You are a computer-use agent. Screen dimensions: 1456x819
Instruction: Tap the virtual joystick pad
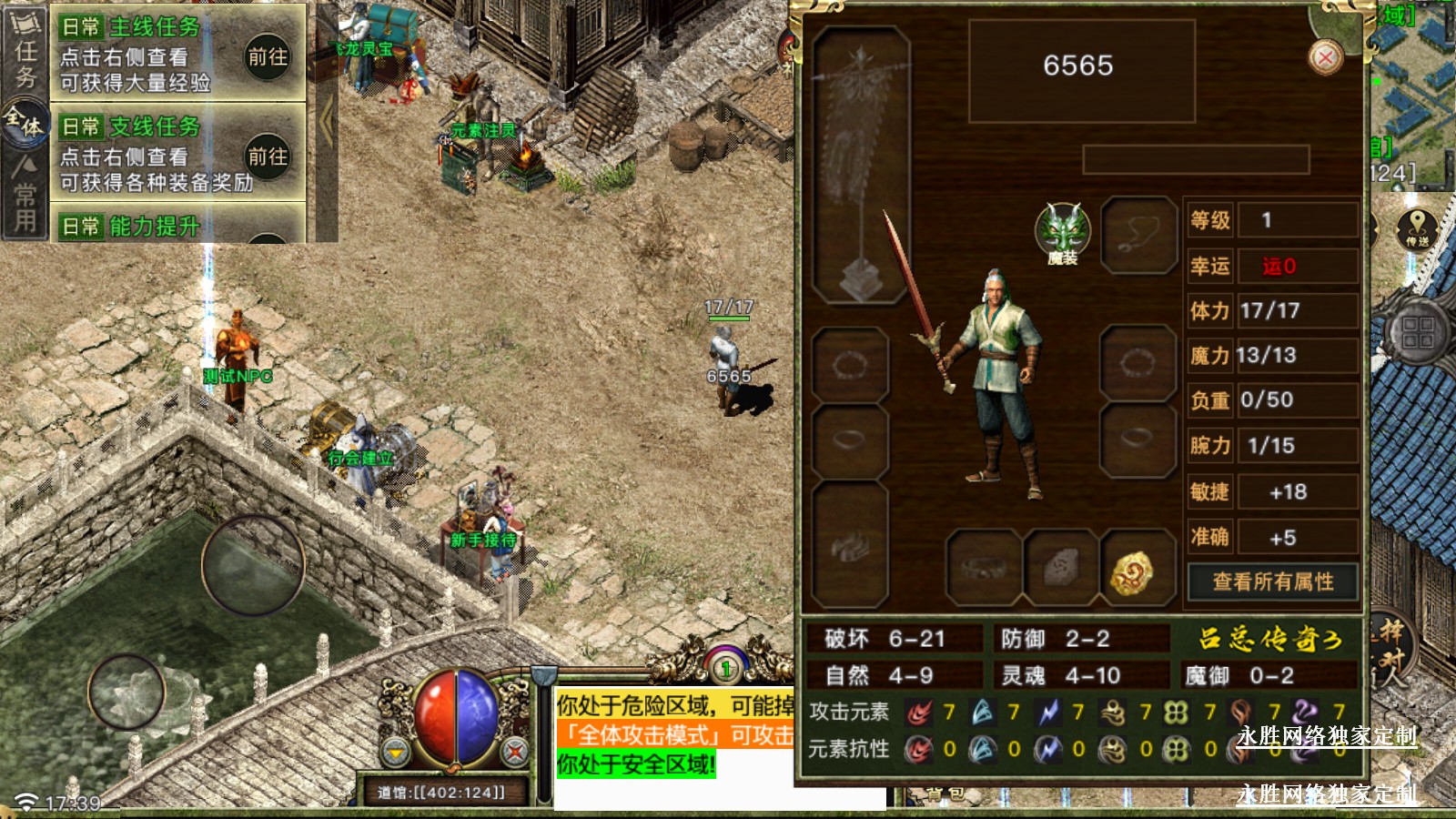pos(253,565)
